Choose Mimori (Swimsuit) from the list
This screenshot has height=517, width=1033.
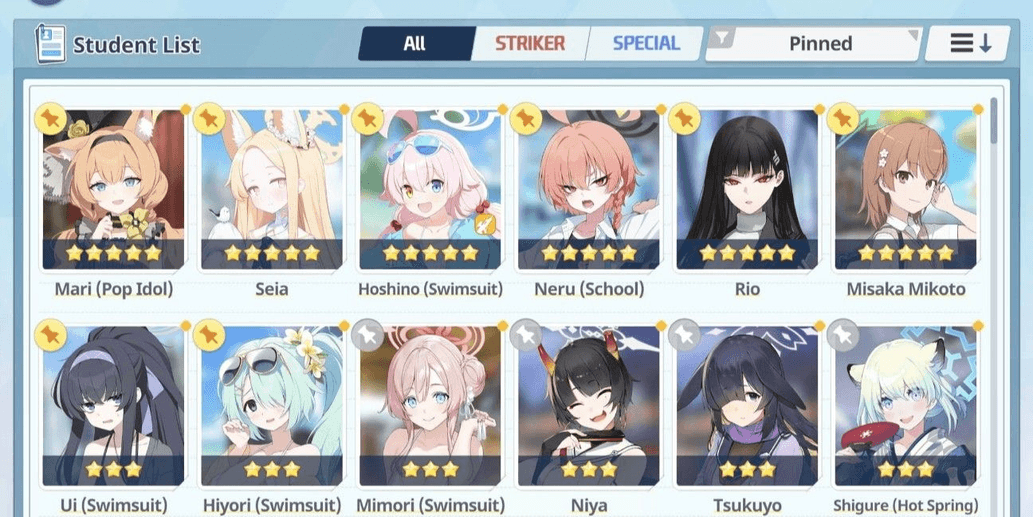point(430,405)
